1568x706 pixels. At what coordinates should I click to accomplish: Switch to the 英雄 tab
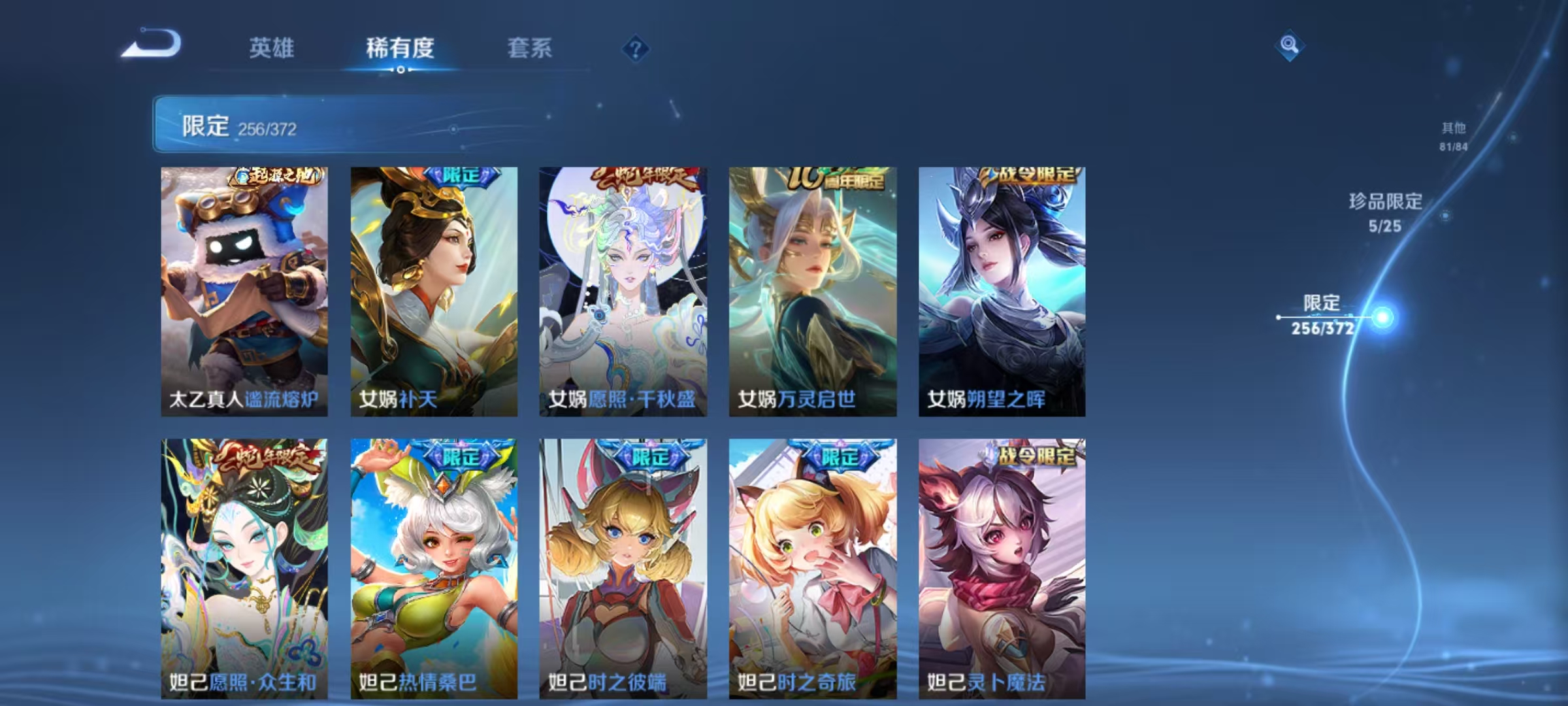[273, 47]
